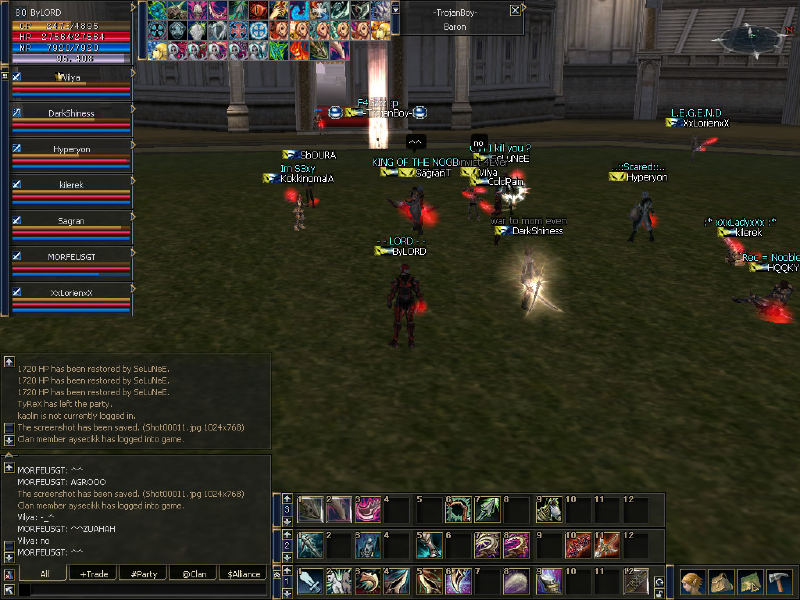Use the sword attack shortcut slot
800x600 pixels.
(310, 581)
